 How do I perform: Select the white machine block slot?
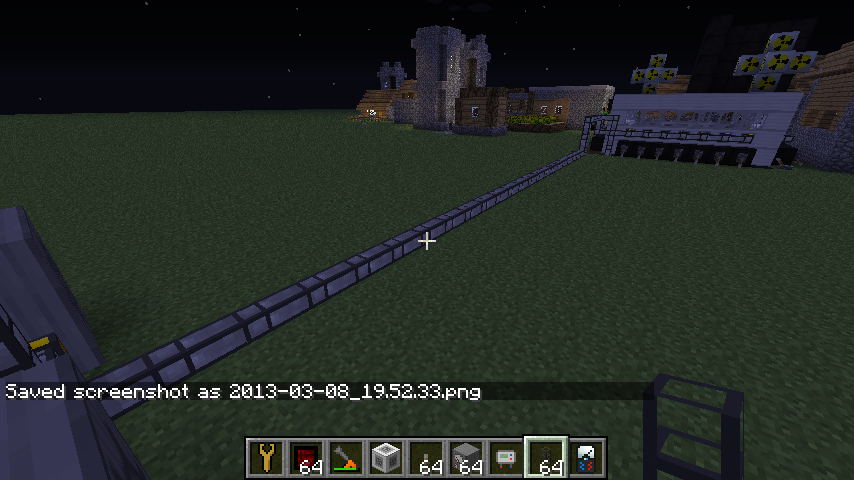tap(386, 459)
